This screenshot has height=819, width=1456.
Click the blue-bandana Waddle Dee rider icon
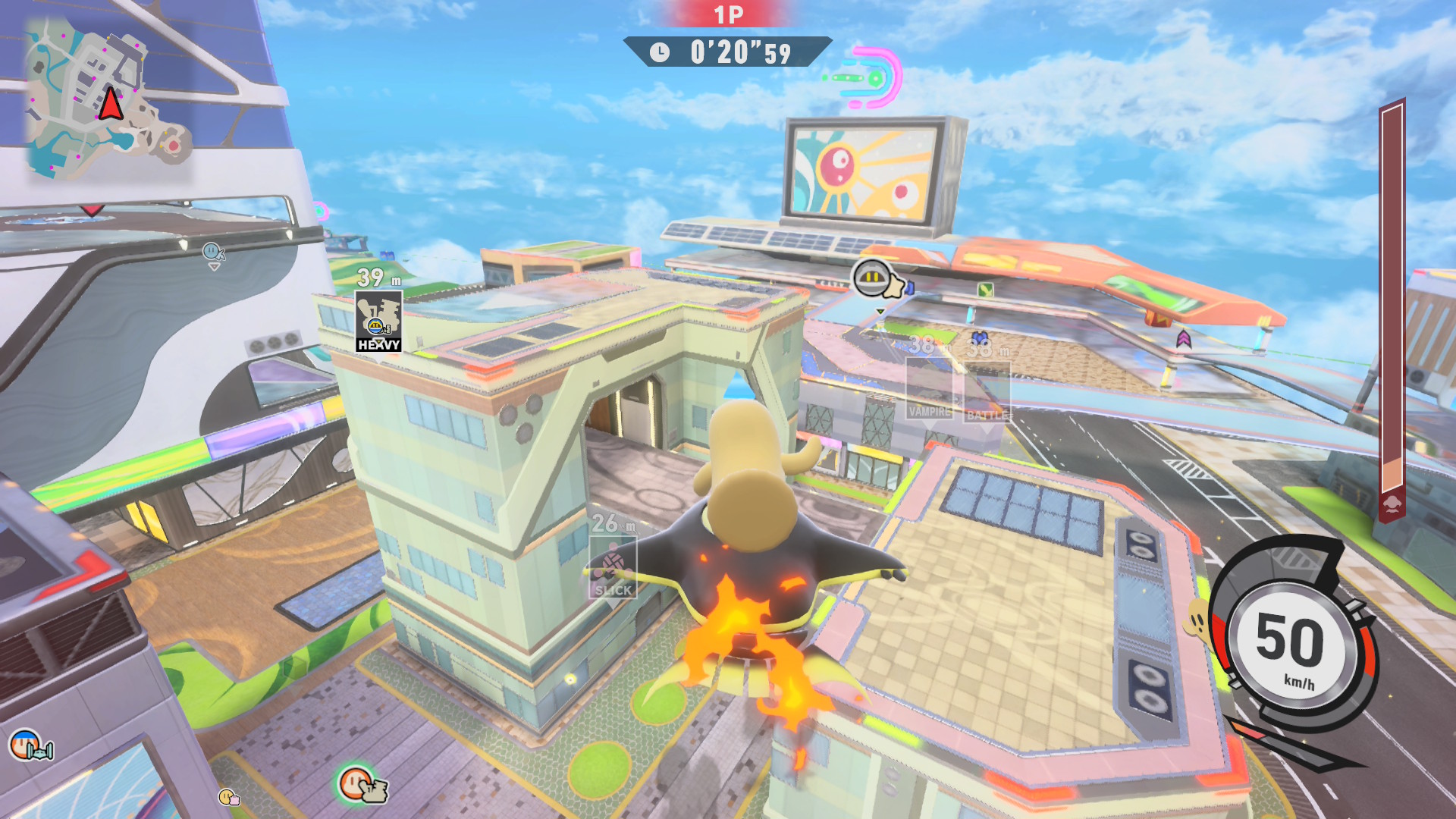(29, 746)
